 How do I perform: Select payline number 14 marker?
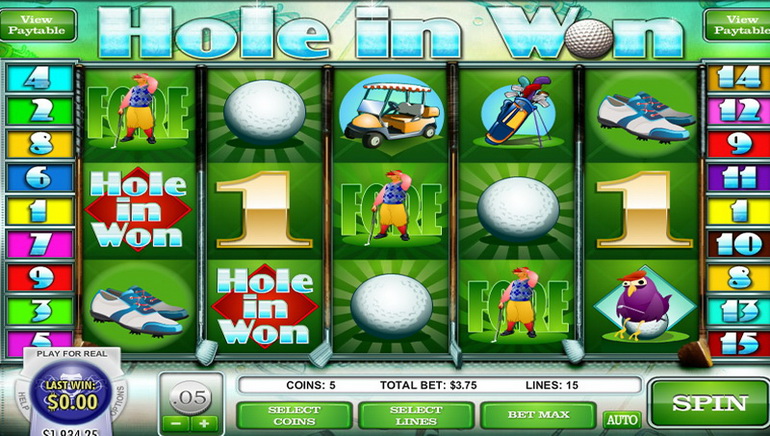[737, 77]
